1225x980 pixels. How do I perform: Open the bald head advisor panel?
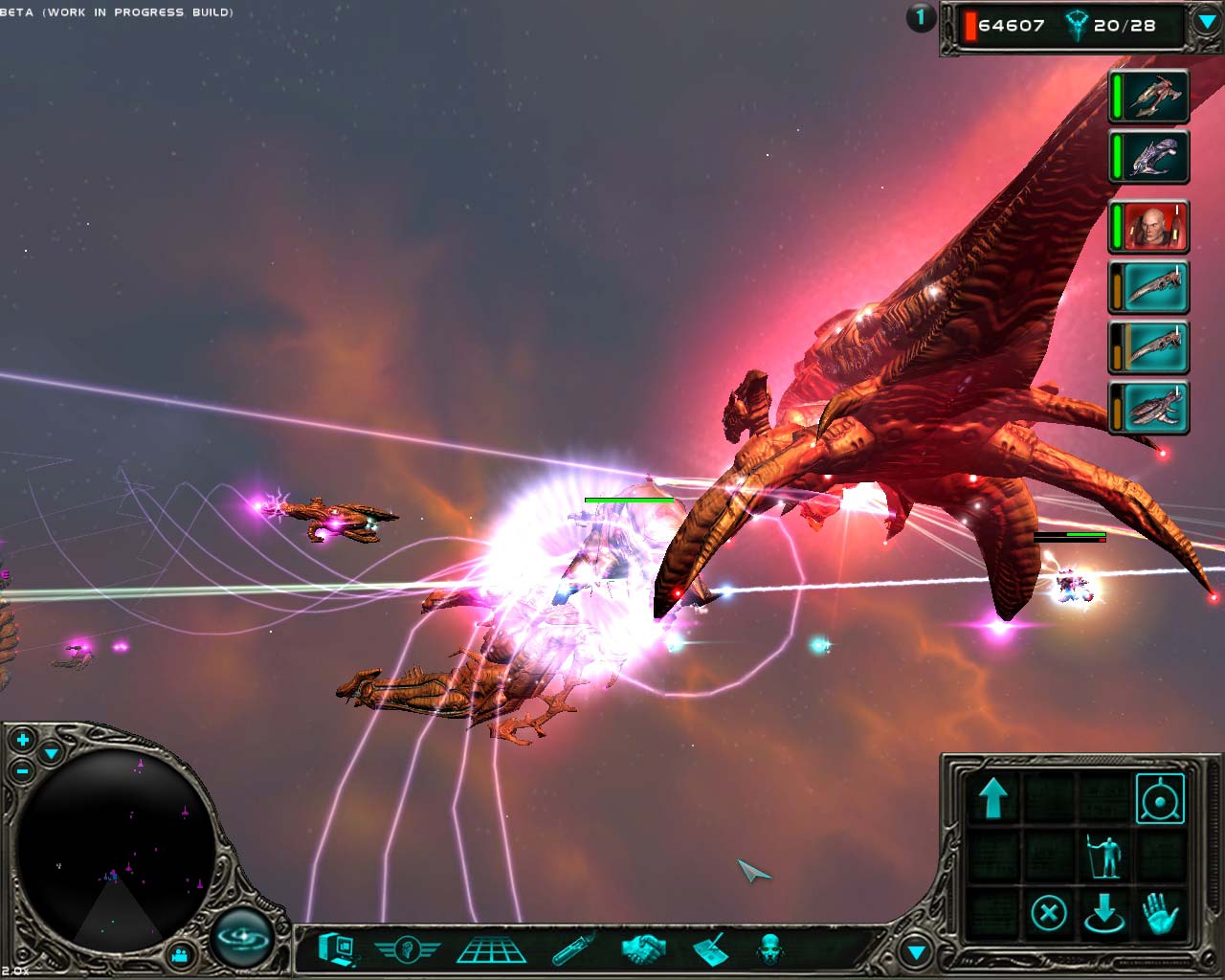coord(769,949)
